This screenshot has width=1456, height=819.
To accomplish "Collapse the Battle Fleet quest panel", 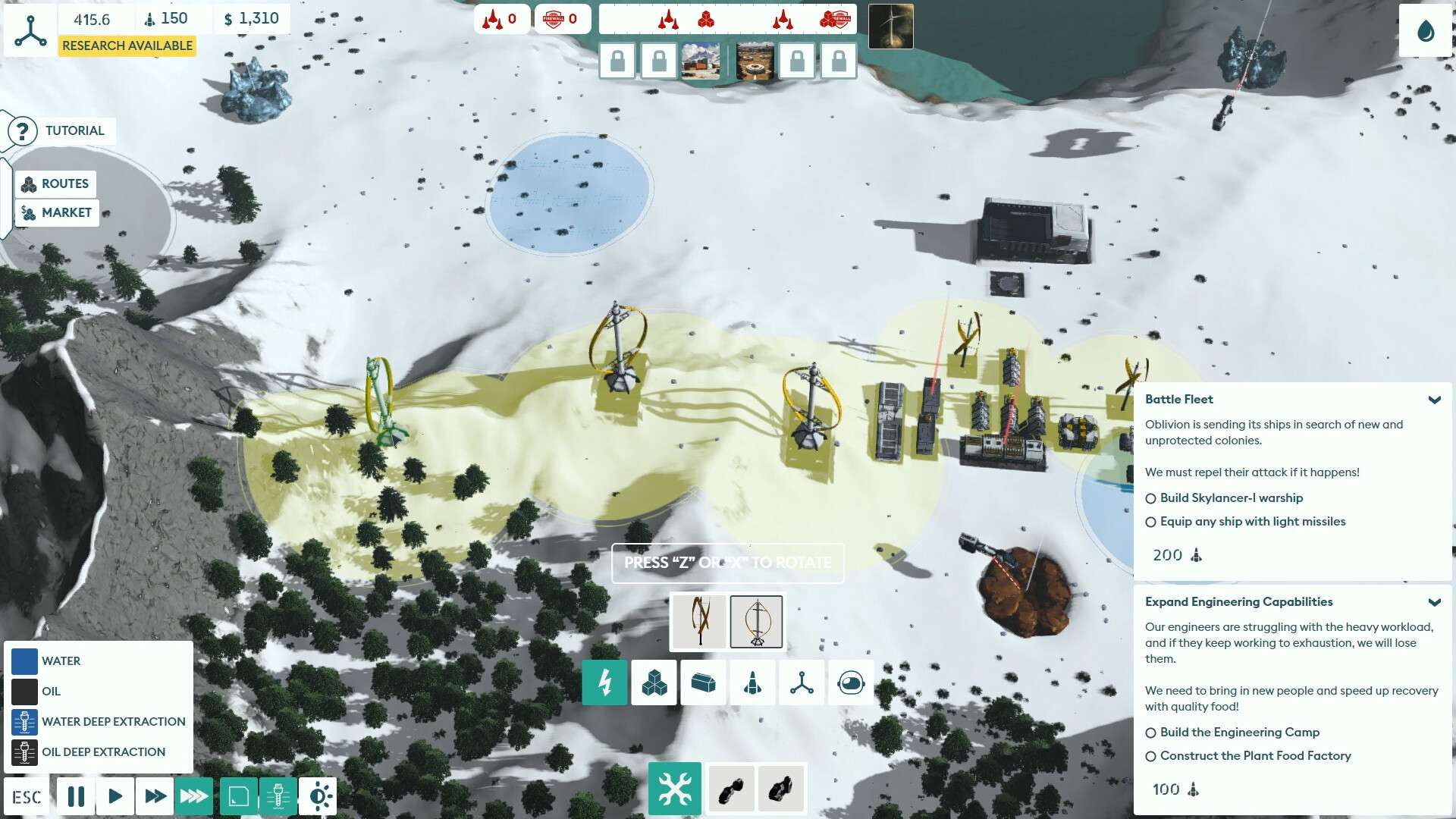I will (x=1434, y=400).
